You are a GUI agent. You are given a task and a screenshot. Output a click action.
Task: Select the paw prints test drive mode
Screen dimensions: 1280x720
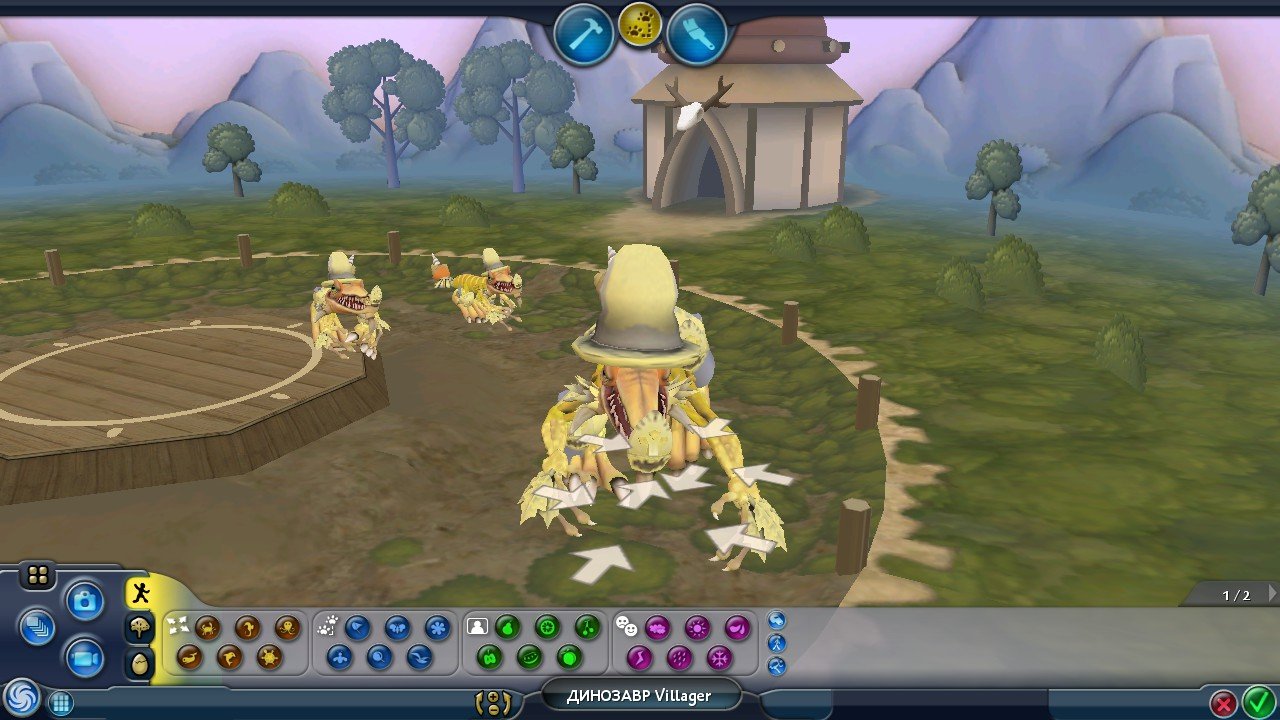click(x=640, y=25)
